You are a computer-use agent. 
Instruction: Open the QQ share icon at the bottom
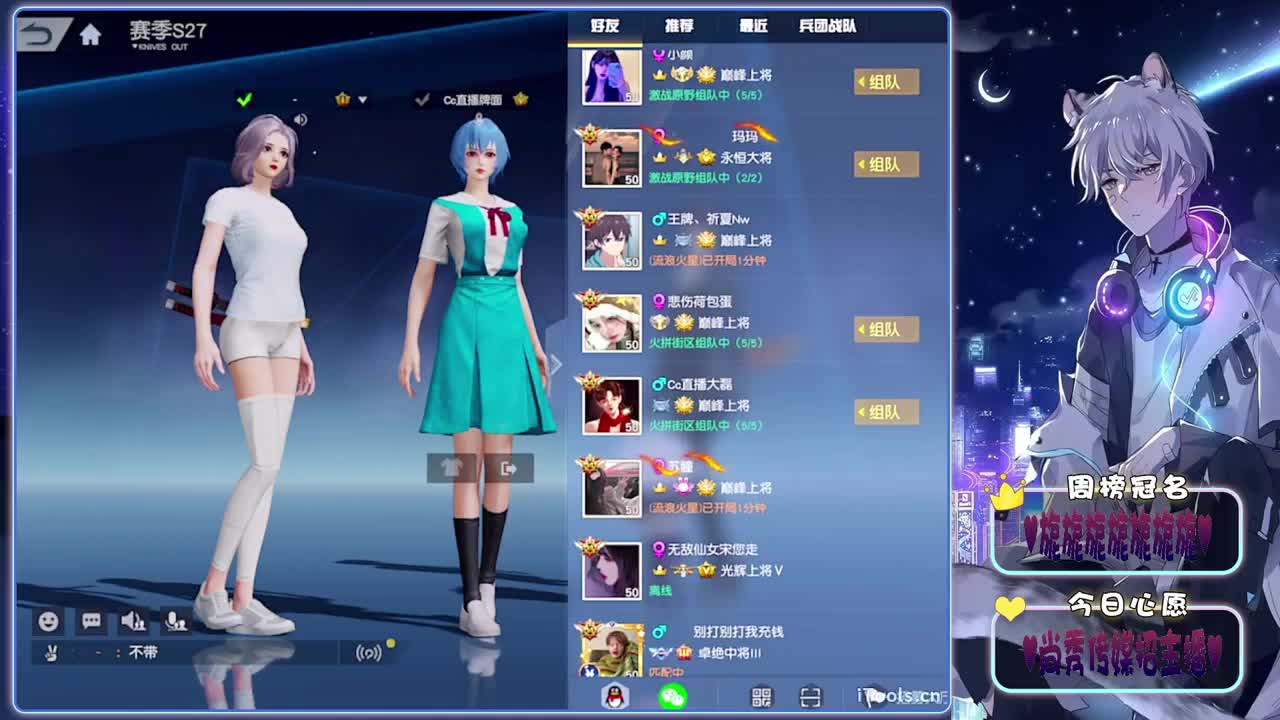613,698
